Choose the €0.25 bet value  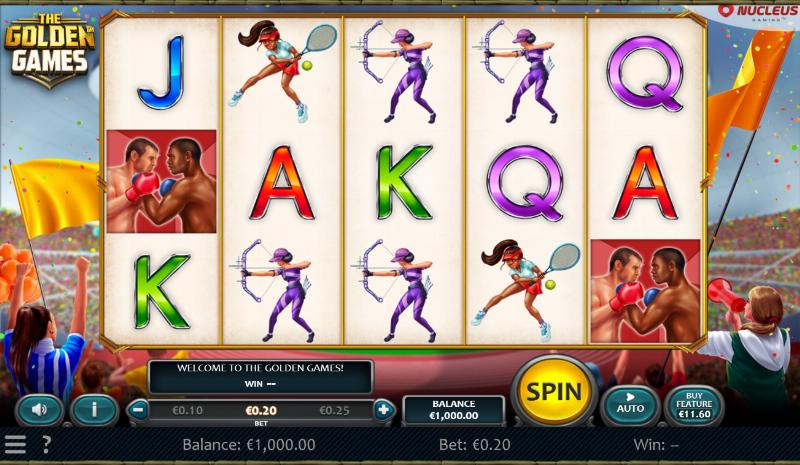click(335, 410)
